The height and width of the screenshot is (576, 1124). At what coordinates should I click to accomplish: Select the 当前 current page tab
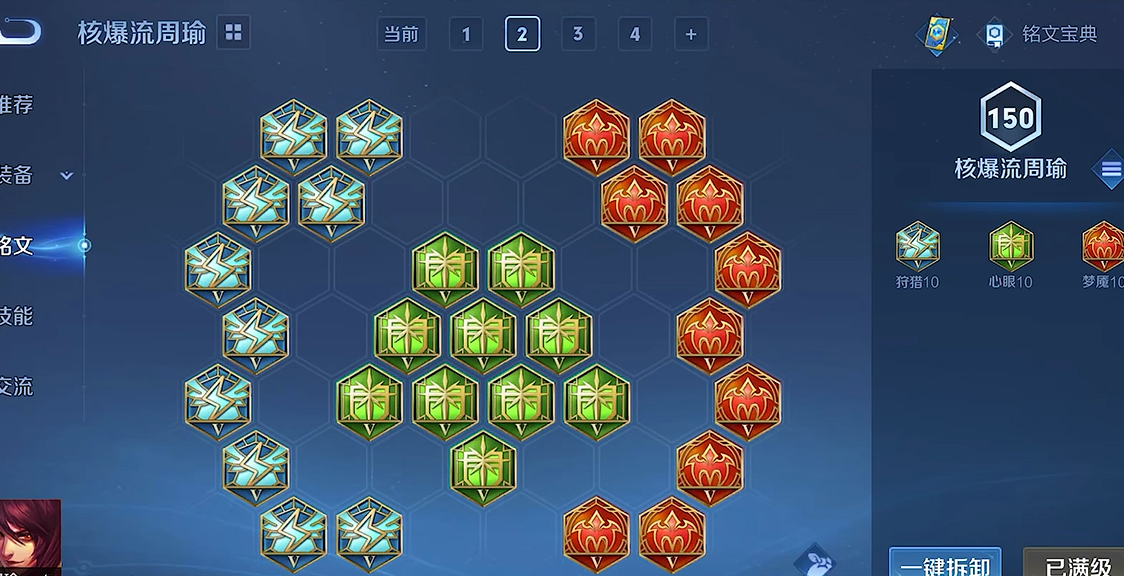[x=402, y=34]
